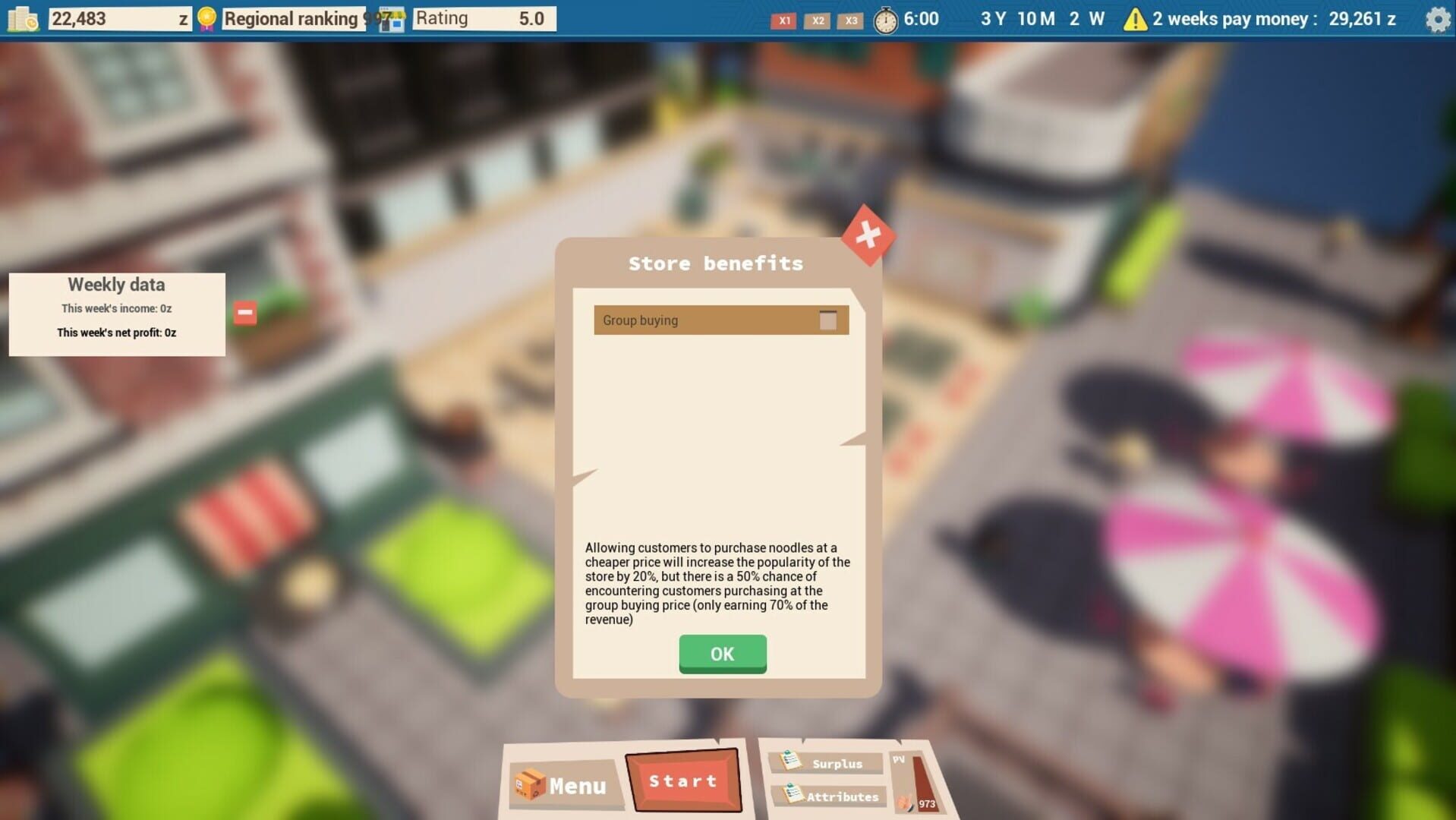Select the X1 game speed
The width and height of the screenshot is (1456, 820).
click(x=783, y=21)
